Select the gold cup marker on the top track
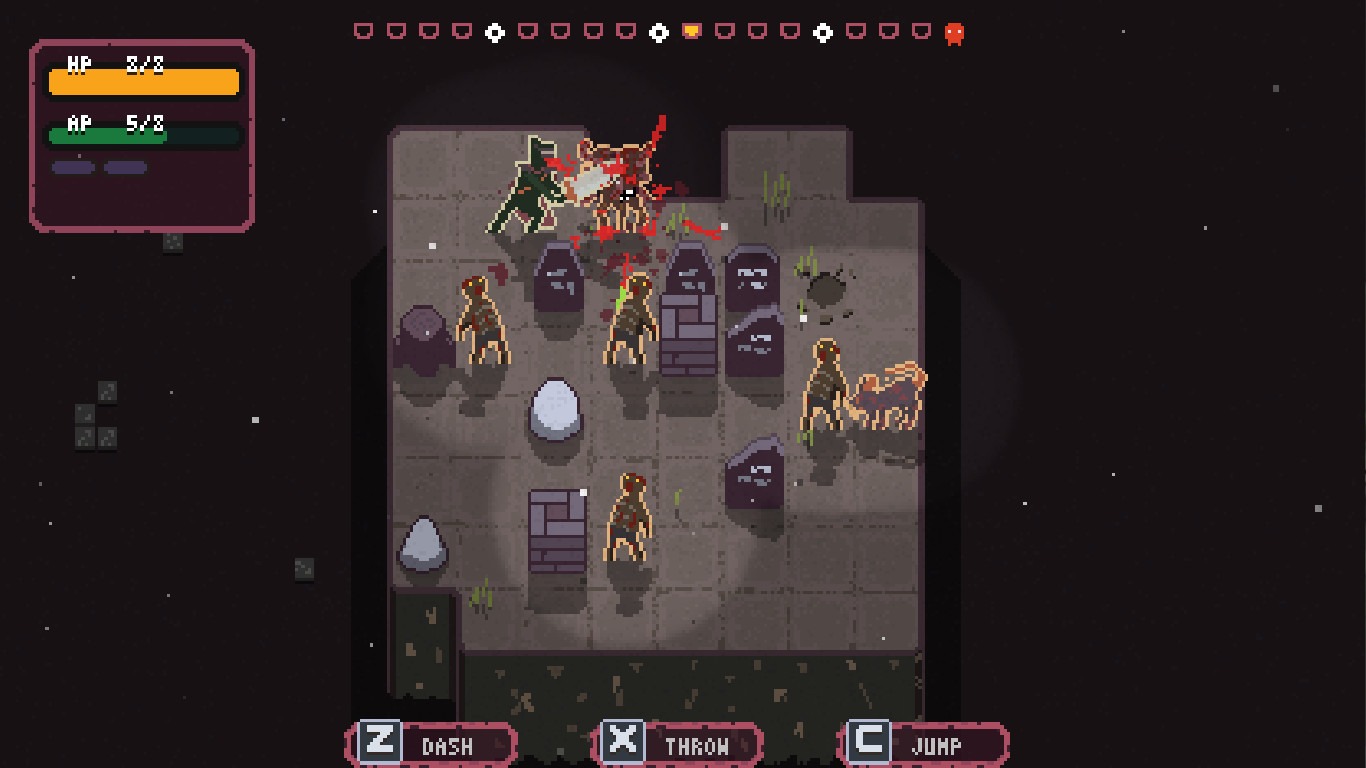 point(690,31)
